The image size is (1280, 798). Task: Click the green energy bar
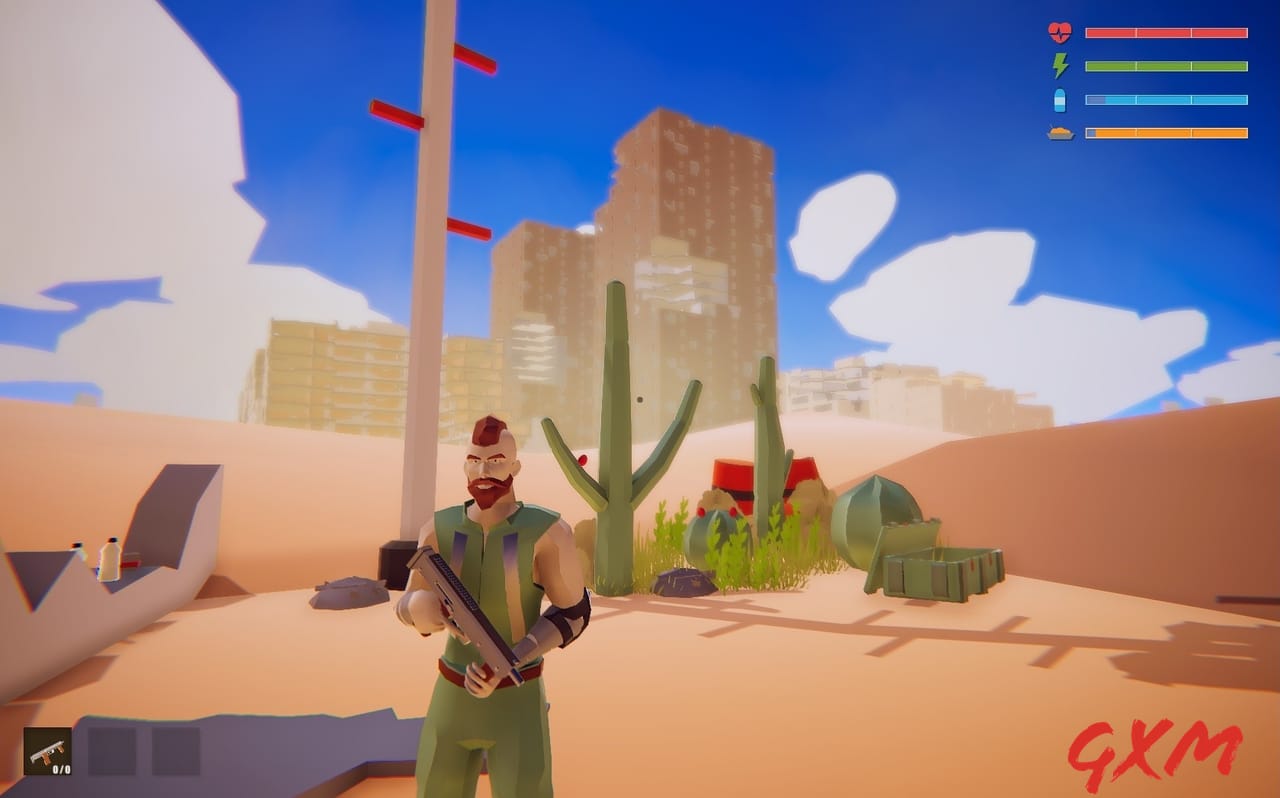coord(1165,66)
